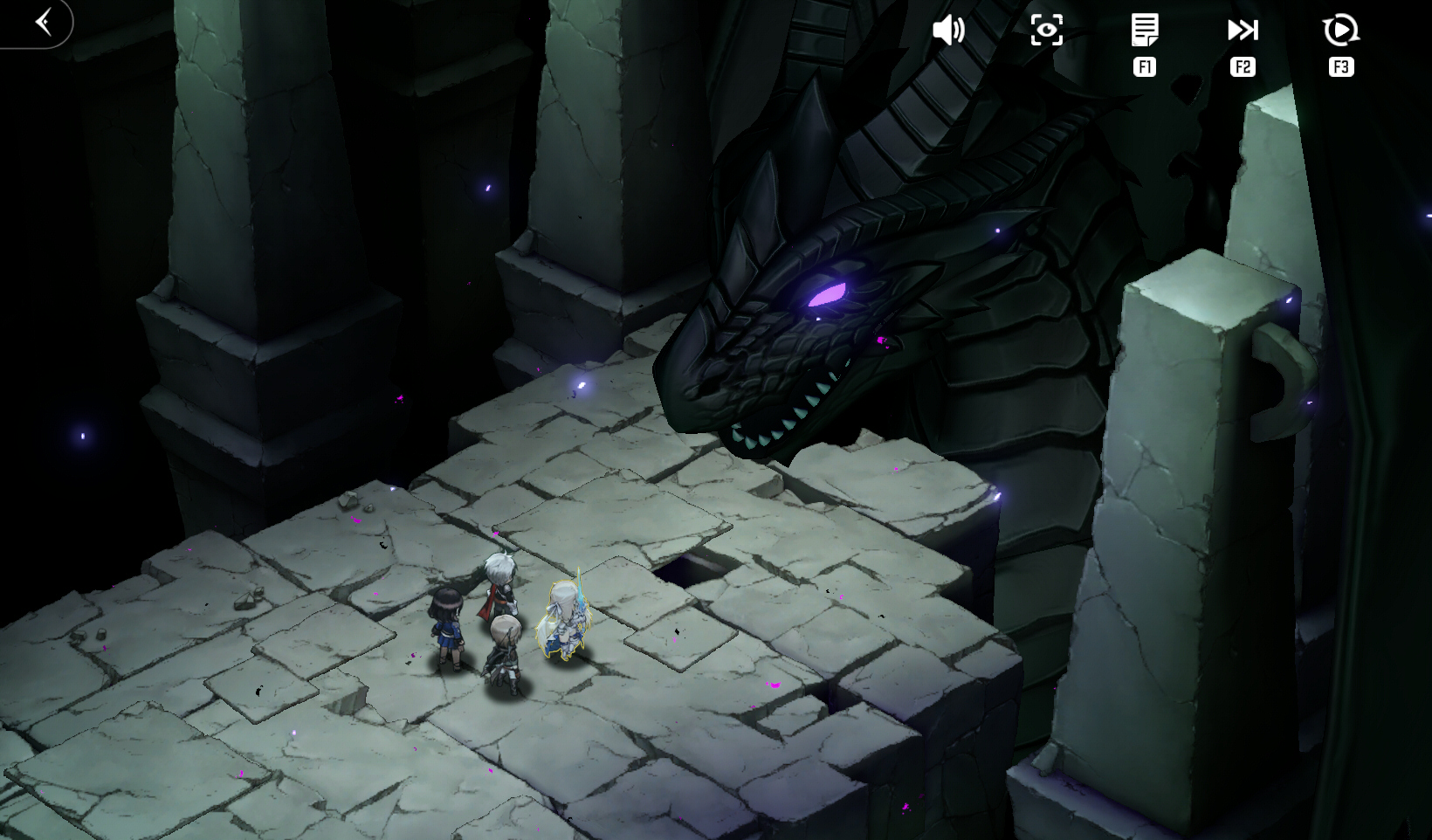The width and height of the screenshot is (1432, 840).
Task: Enable auto-play with the circular play icon
Action: point(1340,31)
